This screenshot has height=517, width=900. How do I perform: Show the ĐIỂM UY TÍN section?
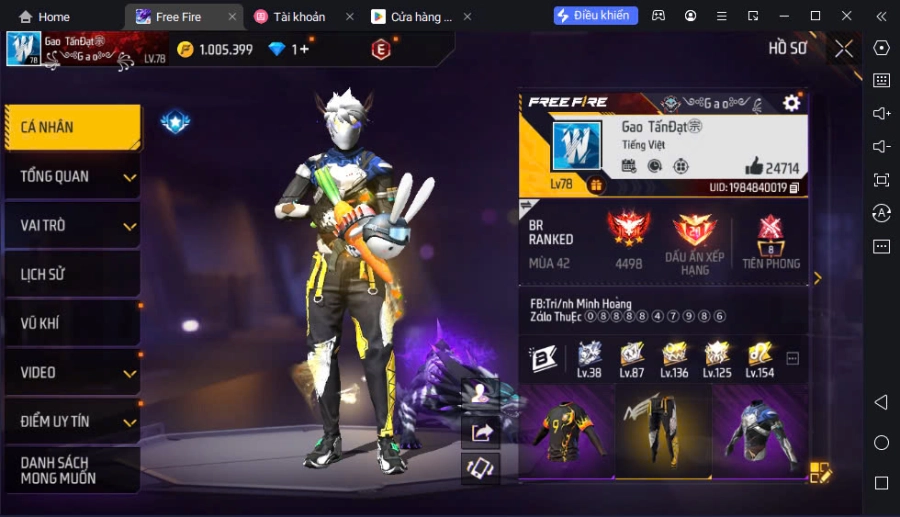[x=70, y=421]
